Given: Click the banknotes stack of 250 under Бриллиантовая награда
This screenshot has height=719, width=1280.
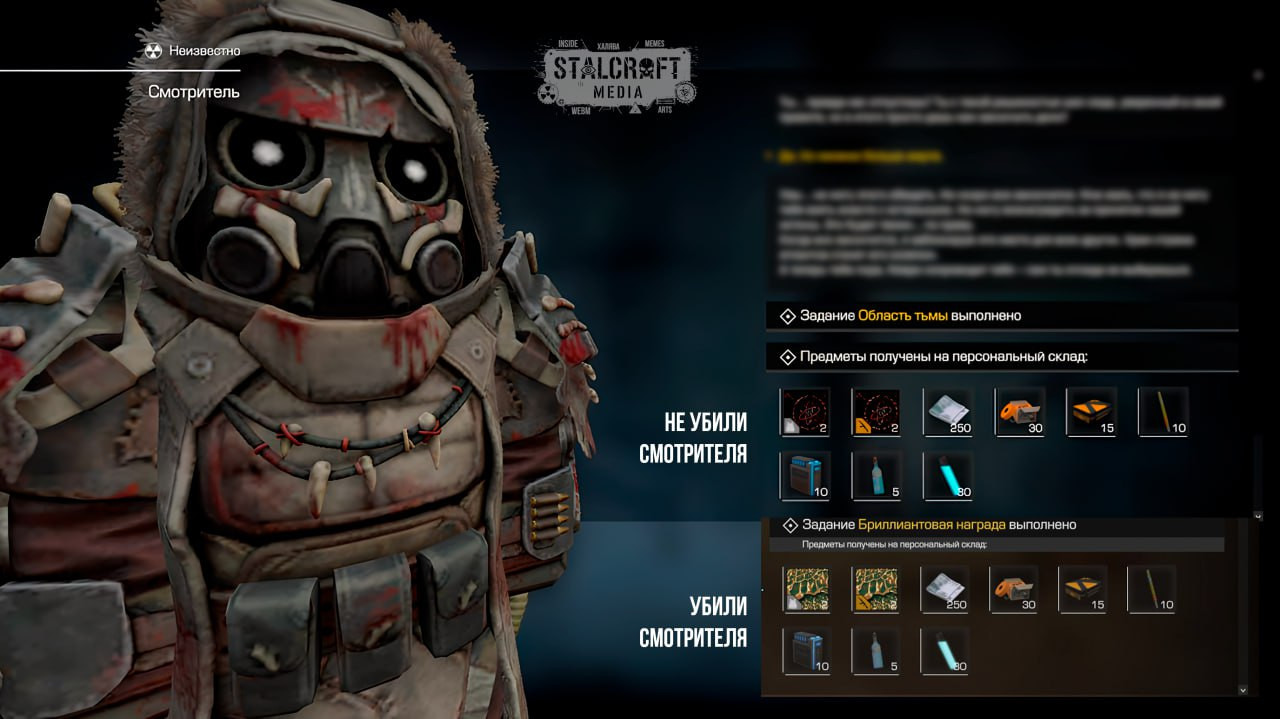Looking at the screenshot, I should click(945, 589).
